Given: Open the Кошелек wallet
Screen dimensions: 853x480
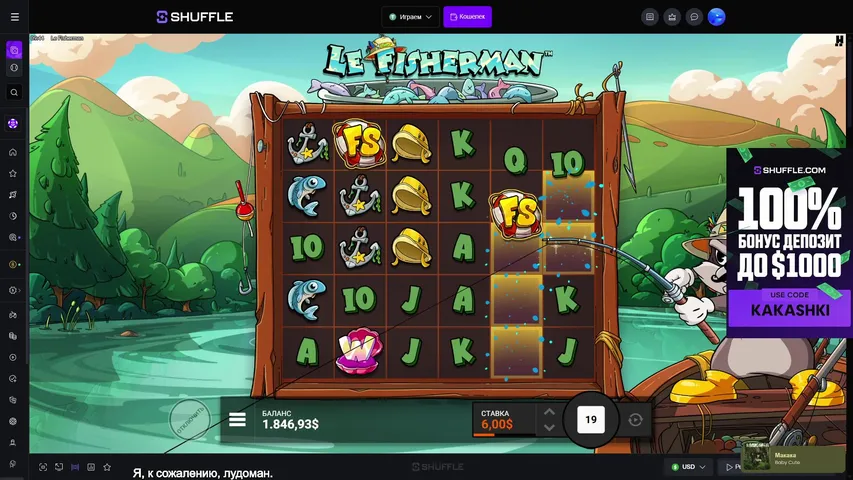Looking at the screenshot, I should pos(467,17).
